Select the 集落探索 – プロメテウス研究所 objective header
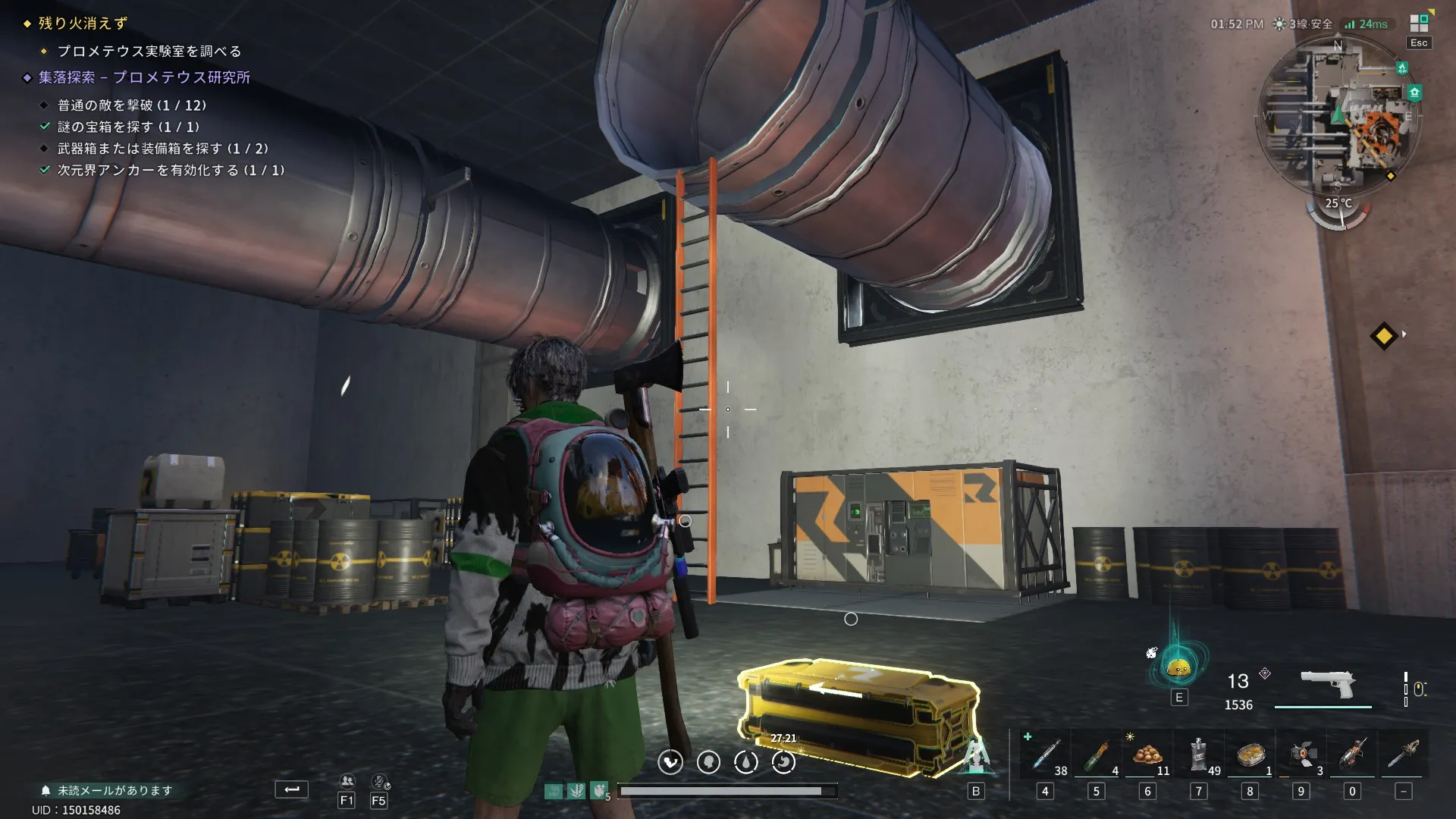 144,77
